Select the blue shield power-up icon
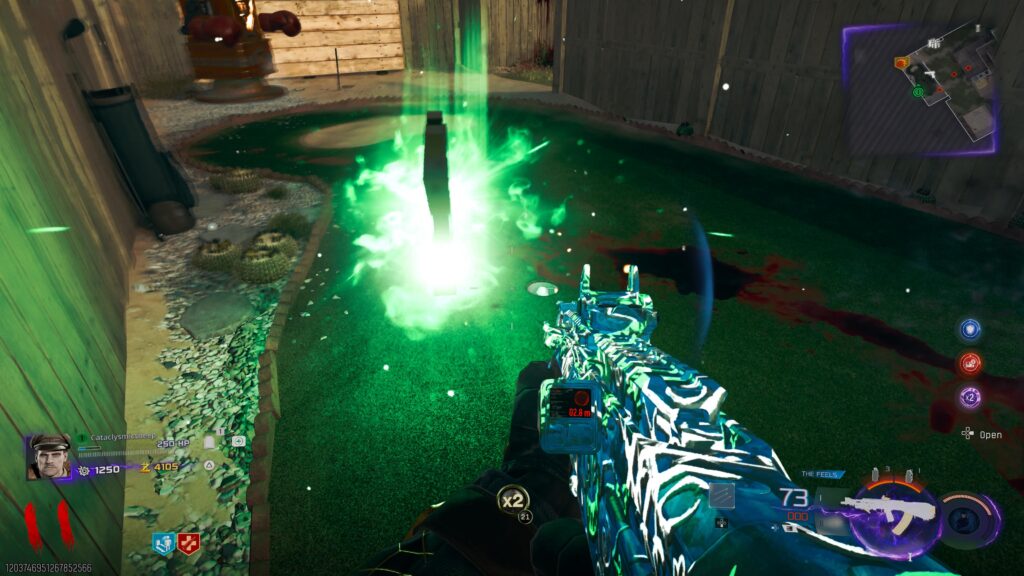The height and width of the screenshot is (576, 1024). (968, 329)
